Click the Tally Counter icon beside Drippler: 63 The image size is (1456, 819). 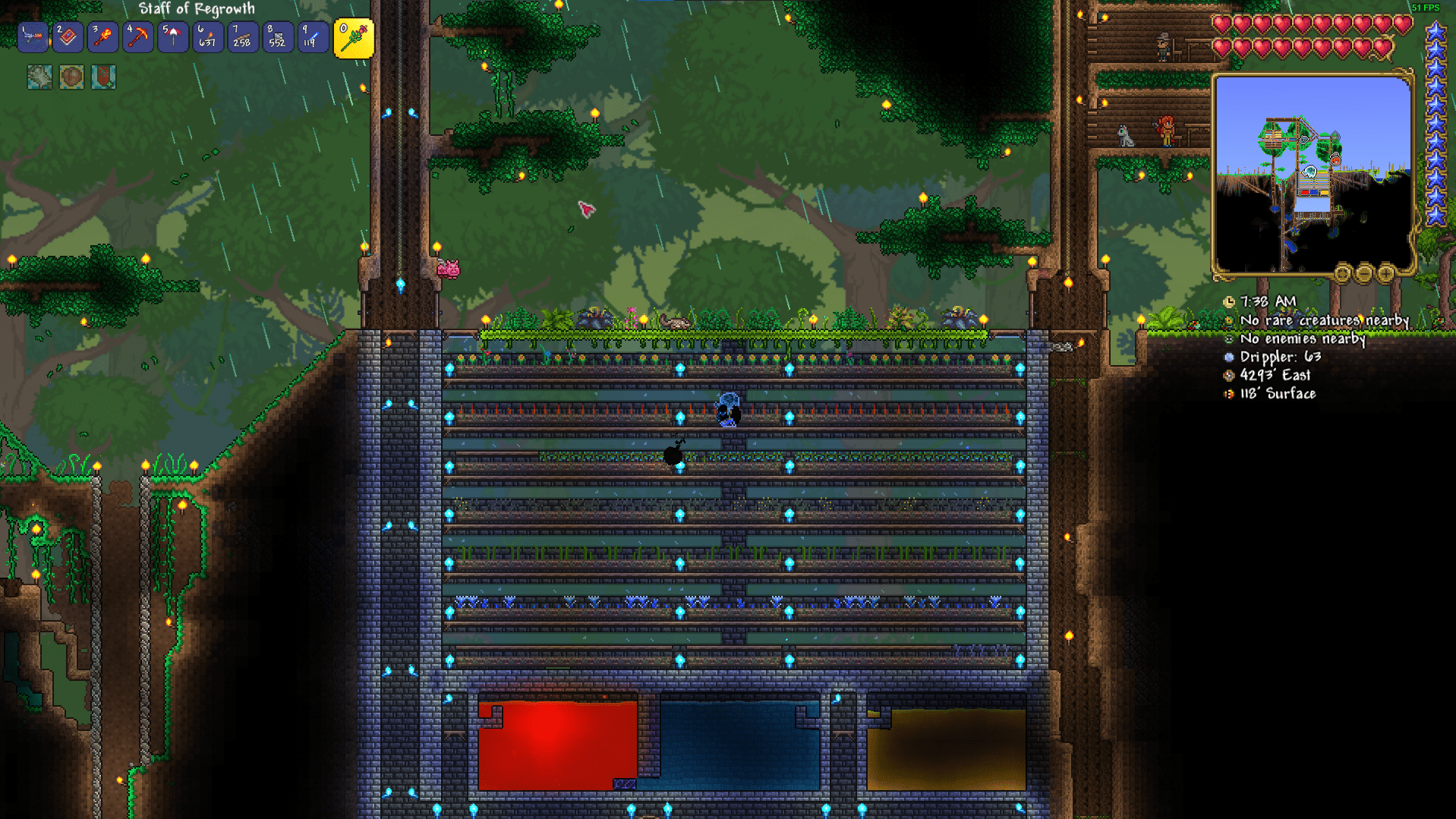1228,357
